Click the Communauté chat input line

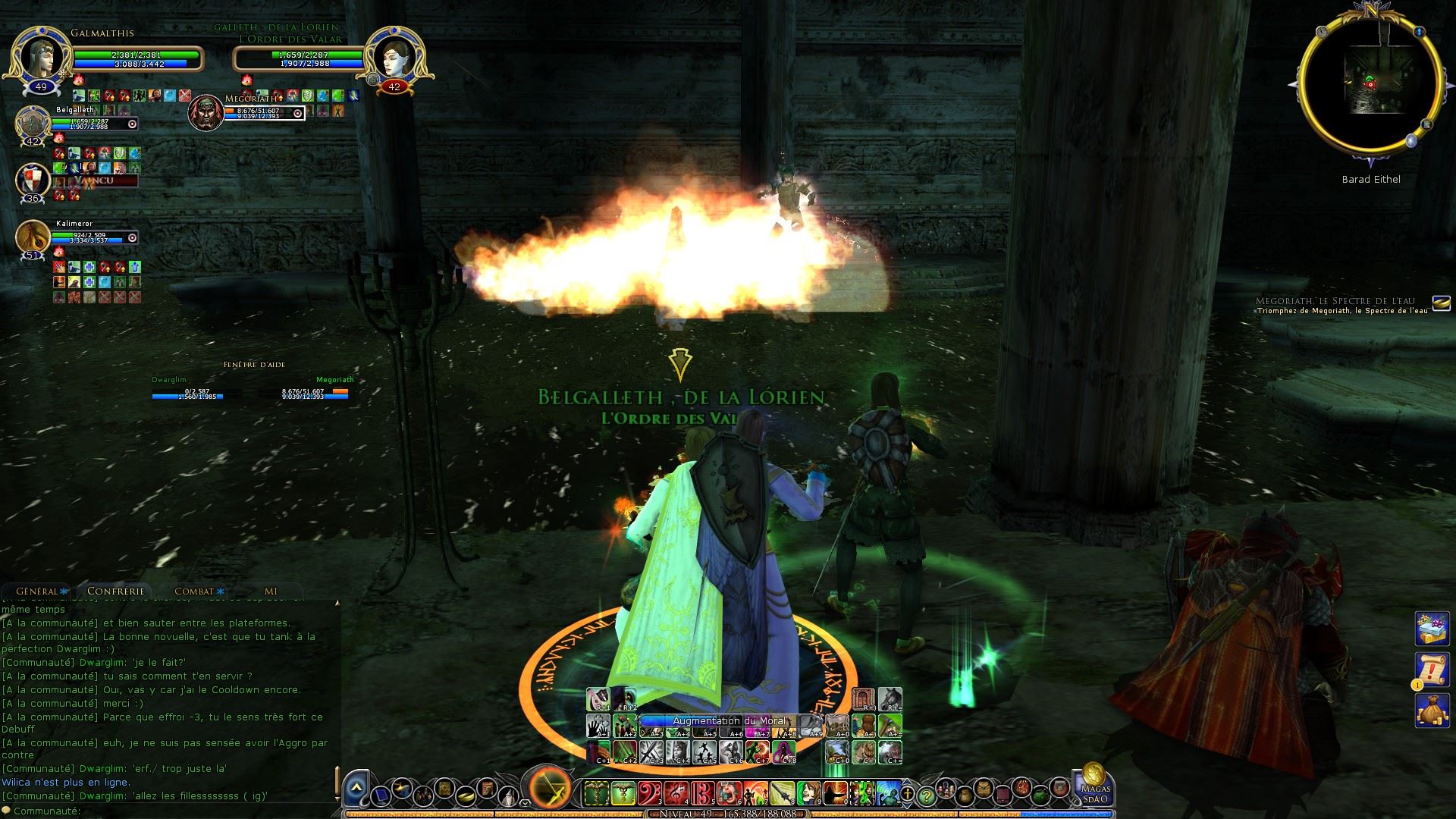point(190,811)
